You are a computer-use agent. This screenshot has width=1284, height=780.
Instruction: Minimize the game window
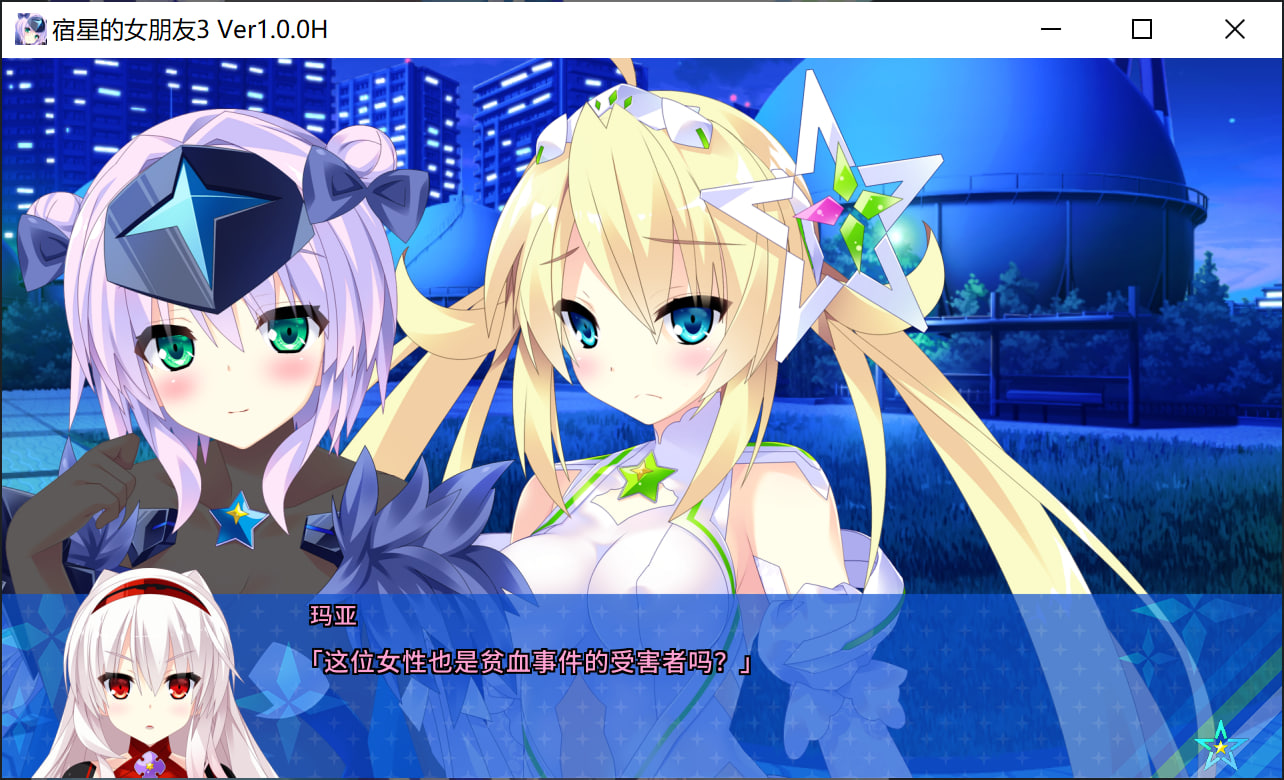tap(1050, 29)
